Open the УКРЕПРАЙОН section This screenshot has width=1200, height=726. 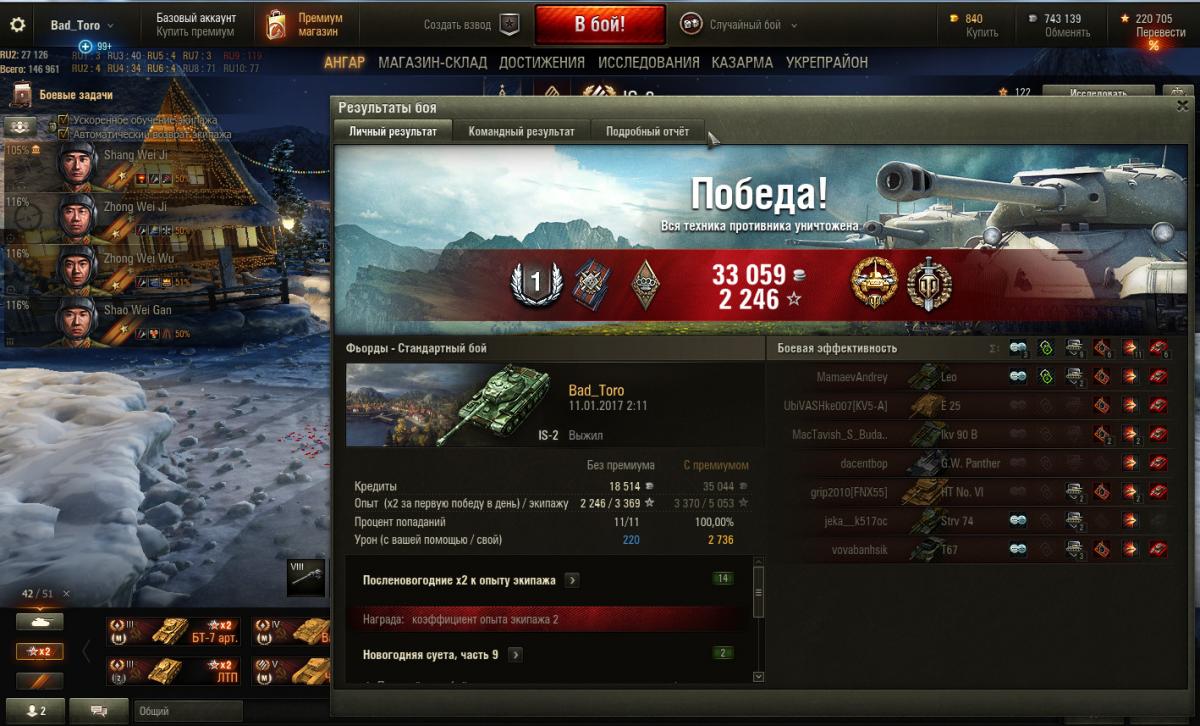[x=826, y=62]
